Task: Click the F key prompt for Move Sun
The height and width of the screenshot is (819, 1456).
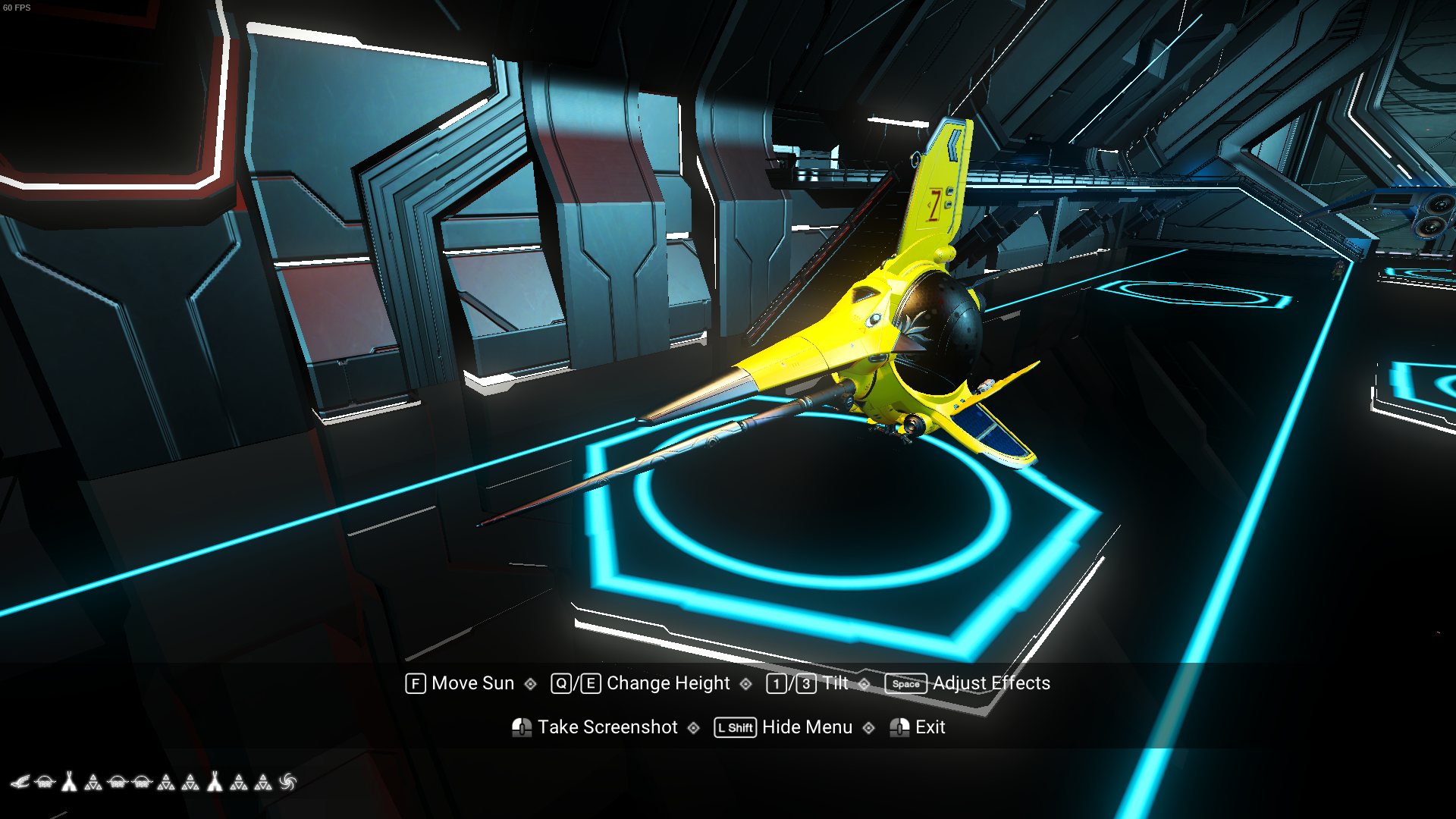Action: (414, 683)
